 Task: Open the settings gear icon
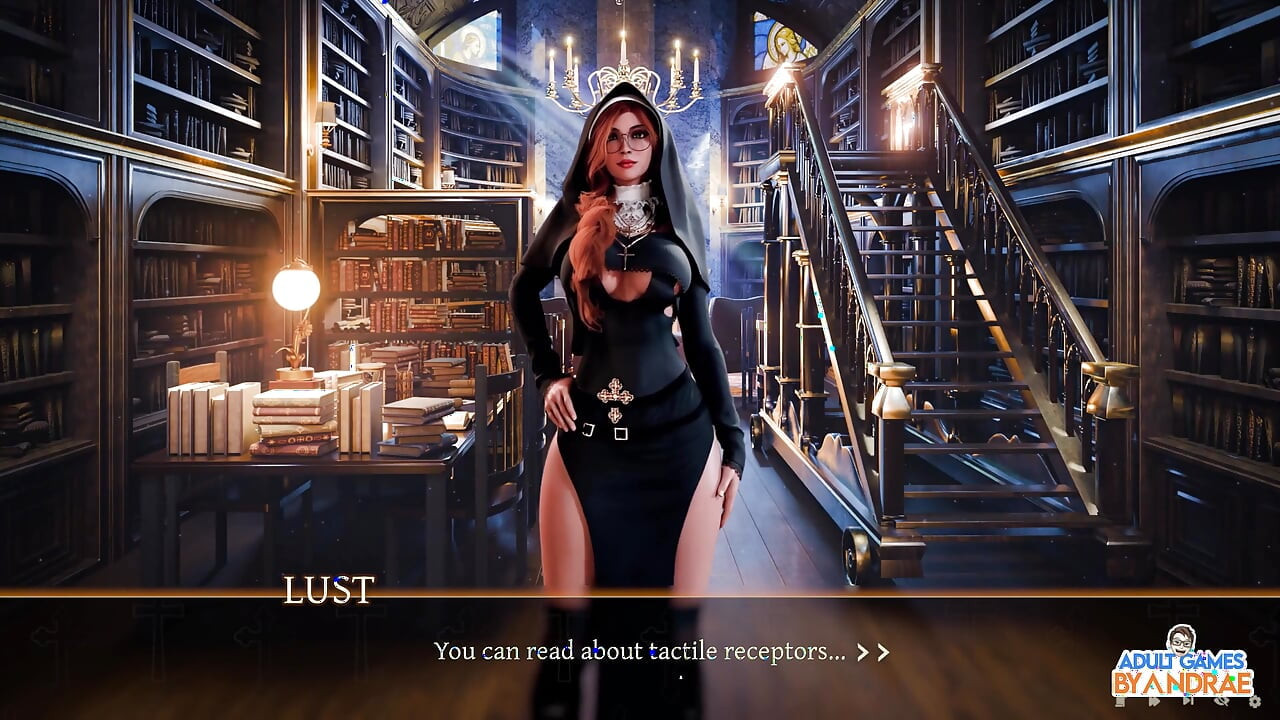point(1253,702)
